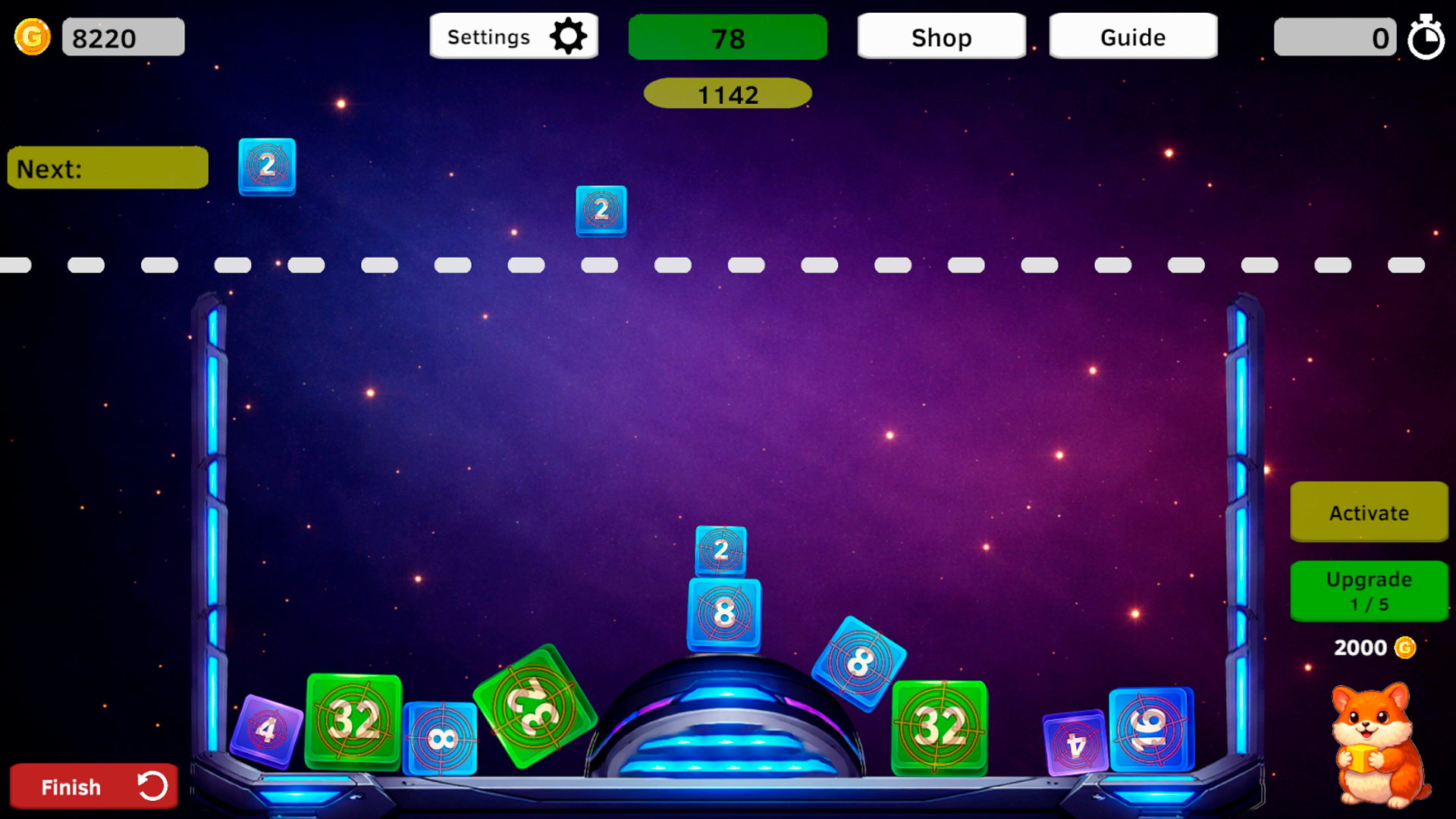Click the Upgrade 1/5 button
1456x819 pixels.
(1369, 591)
